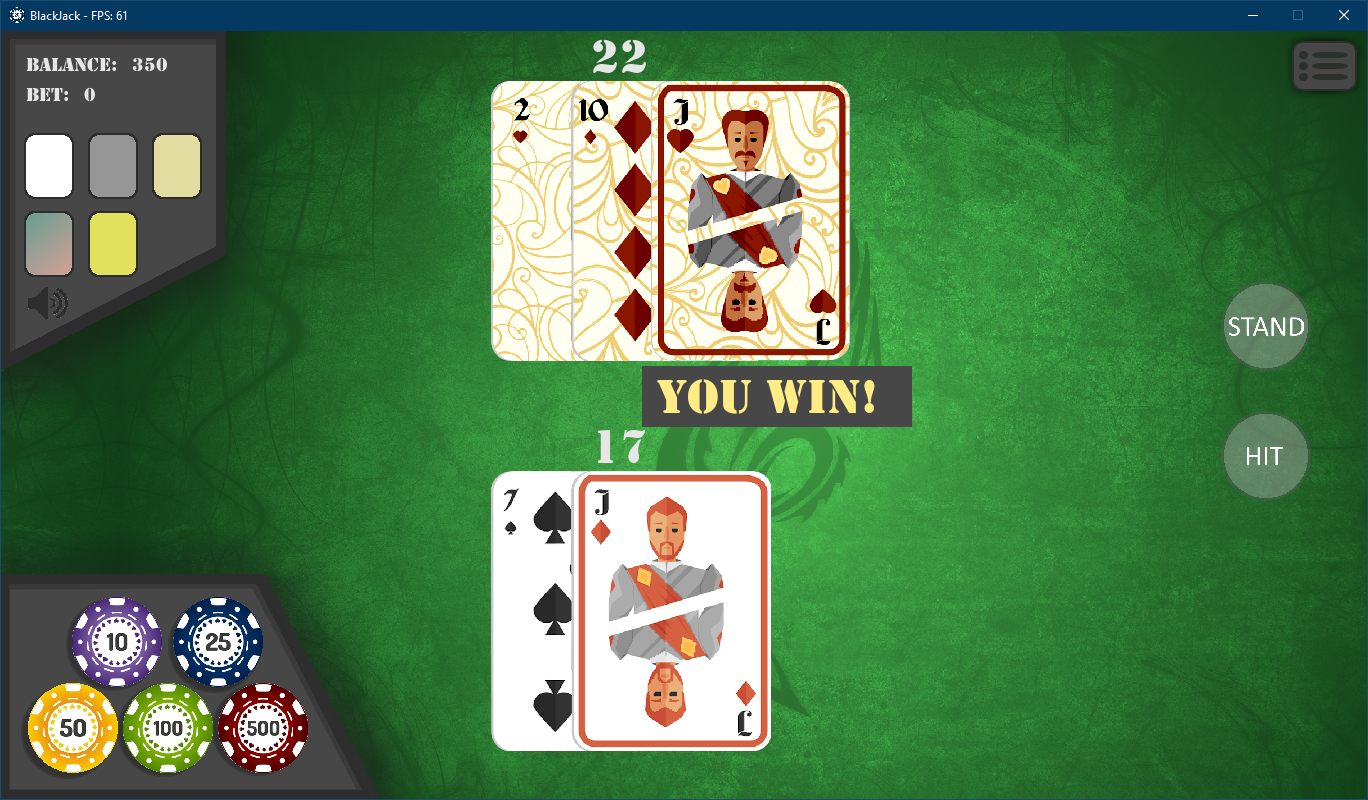1368x800 pixels.
Task: Select the purple 10 chip
Action: tap(116, 643)
